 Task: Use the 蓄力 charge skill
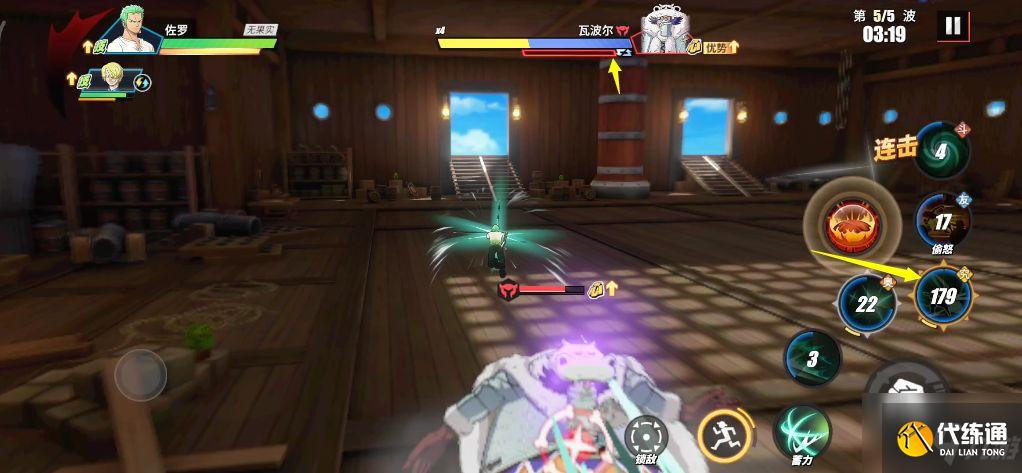pyautogui.click(x=798, y=432)
